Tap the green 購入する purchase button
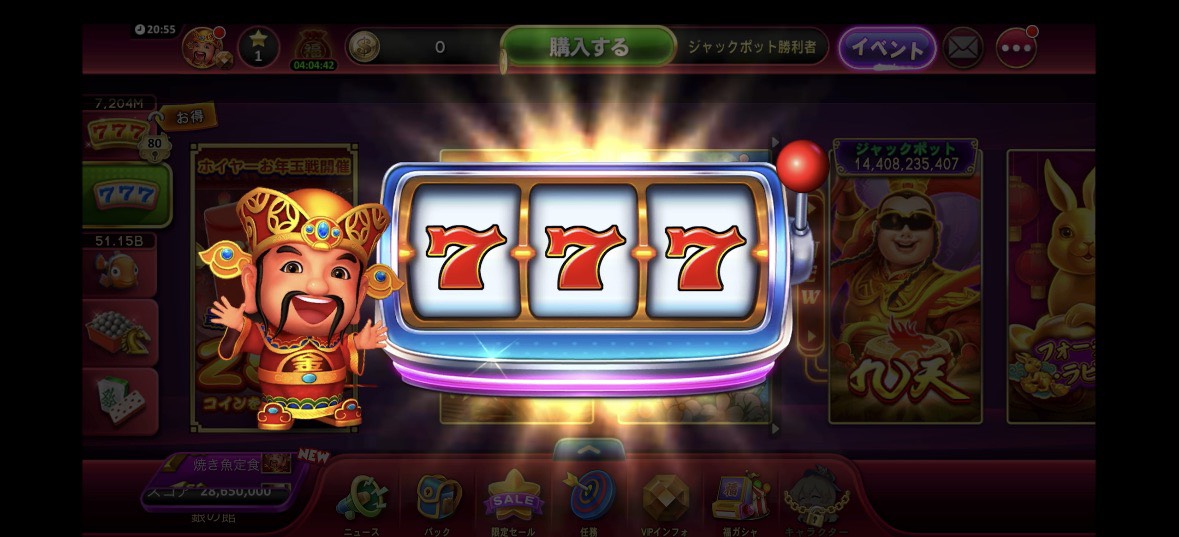Image resolution: width=1179 pixels, height=537 pixels. [589, 47]
